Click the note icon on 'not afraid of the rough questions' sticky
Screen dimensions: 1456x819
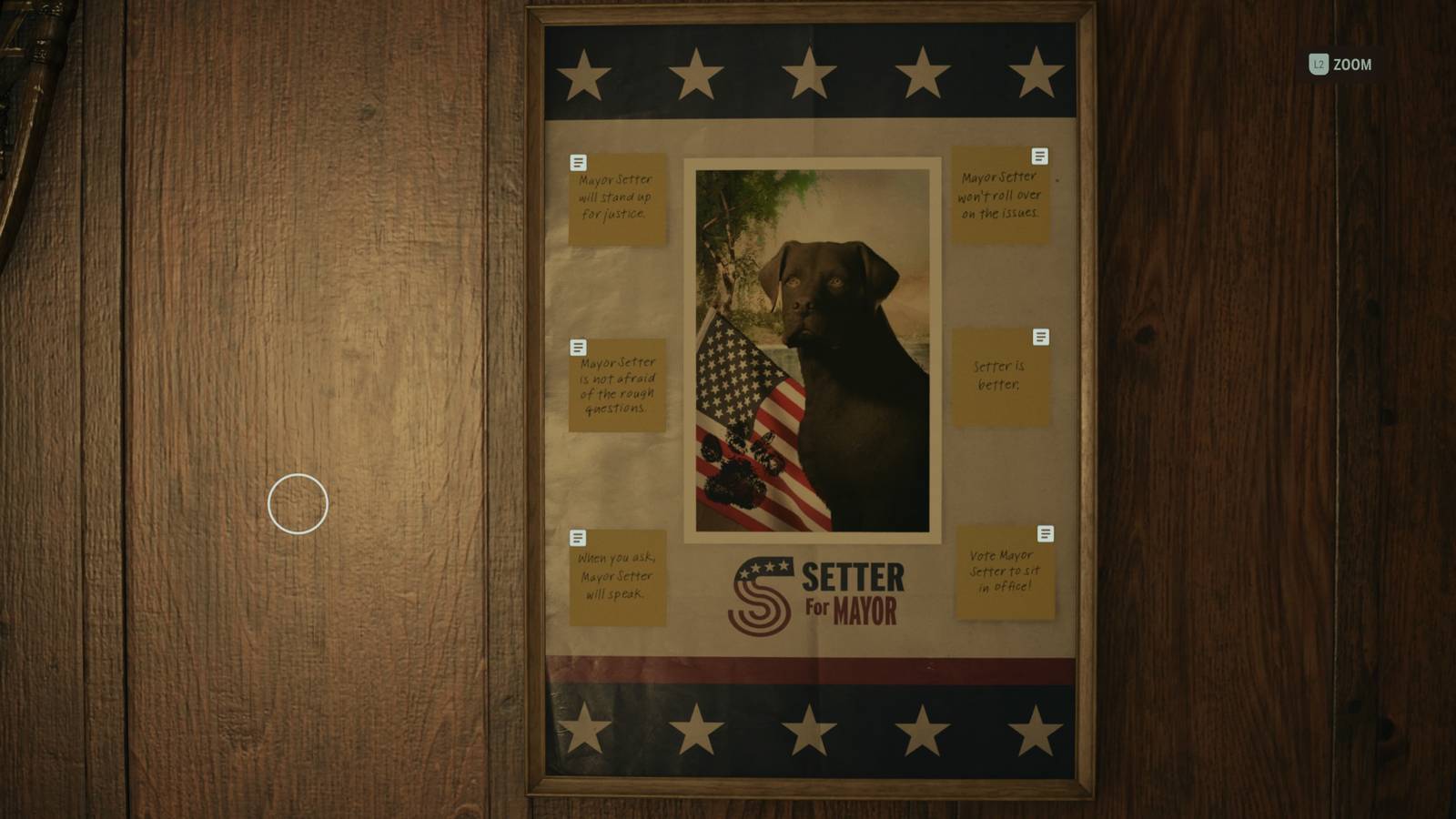coord(579,346)
